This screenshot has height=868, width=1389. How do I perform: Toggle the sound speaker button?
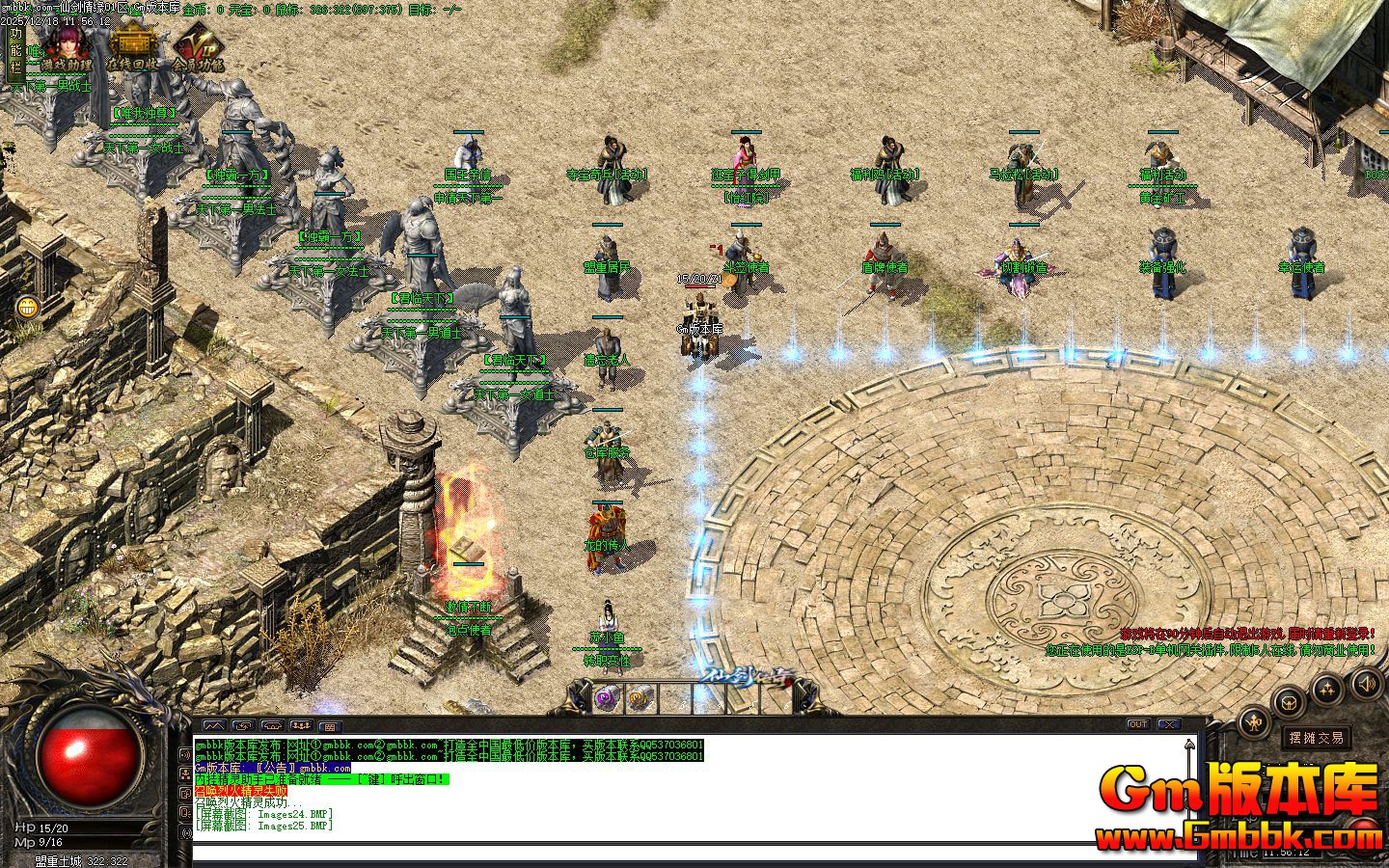point(1366,684)
